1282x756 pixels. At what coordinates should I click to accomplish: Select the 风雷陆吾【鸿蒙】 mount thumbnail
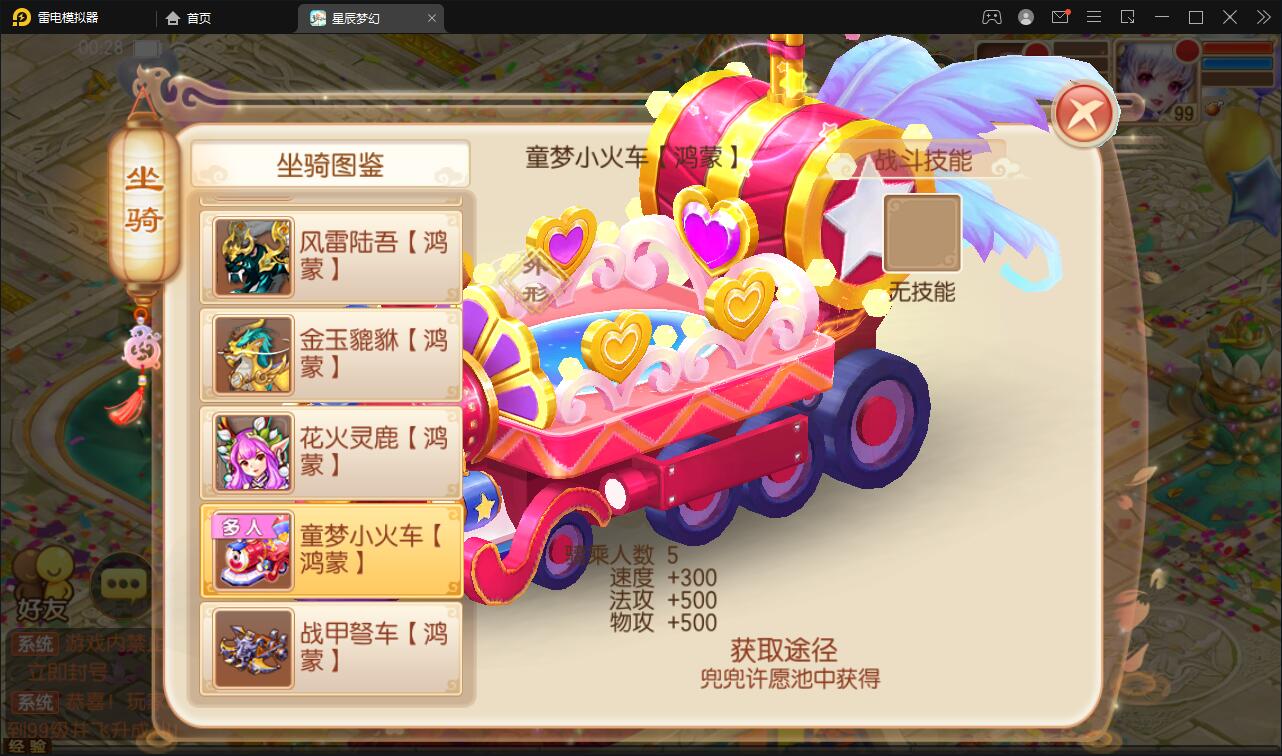point(251,256)
